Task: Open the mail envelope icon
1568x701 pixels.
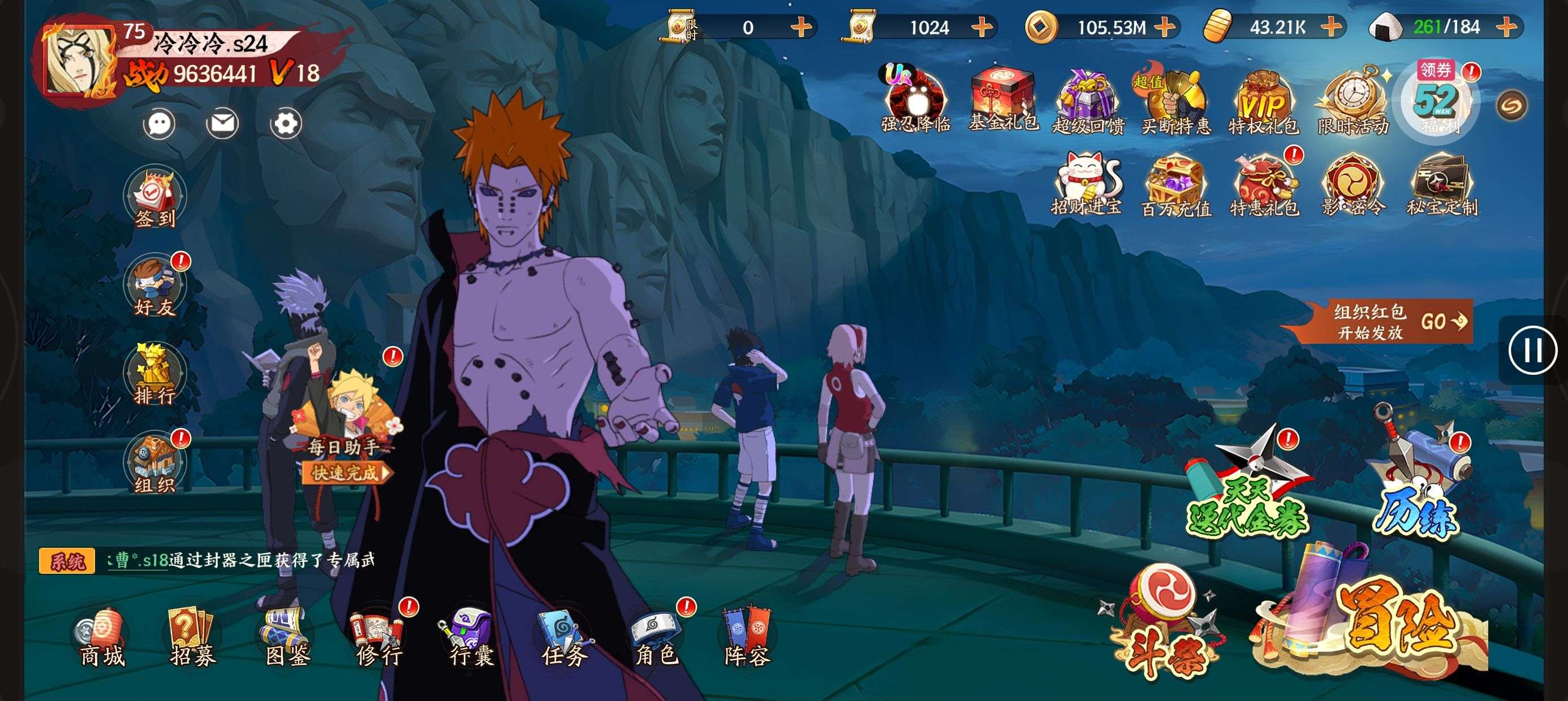Action: tap(222, 124)
